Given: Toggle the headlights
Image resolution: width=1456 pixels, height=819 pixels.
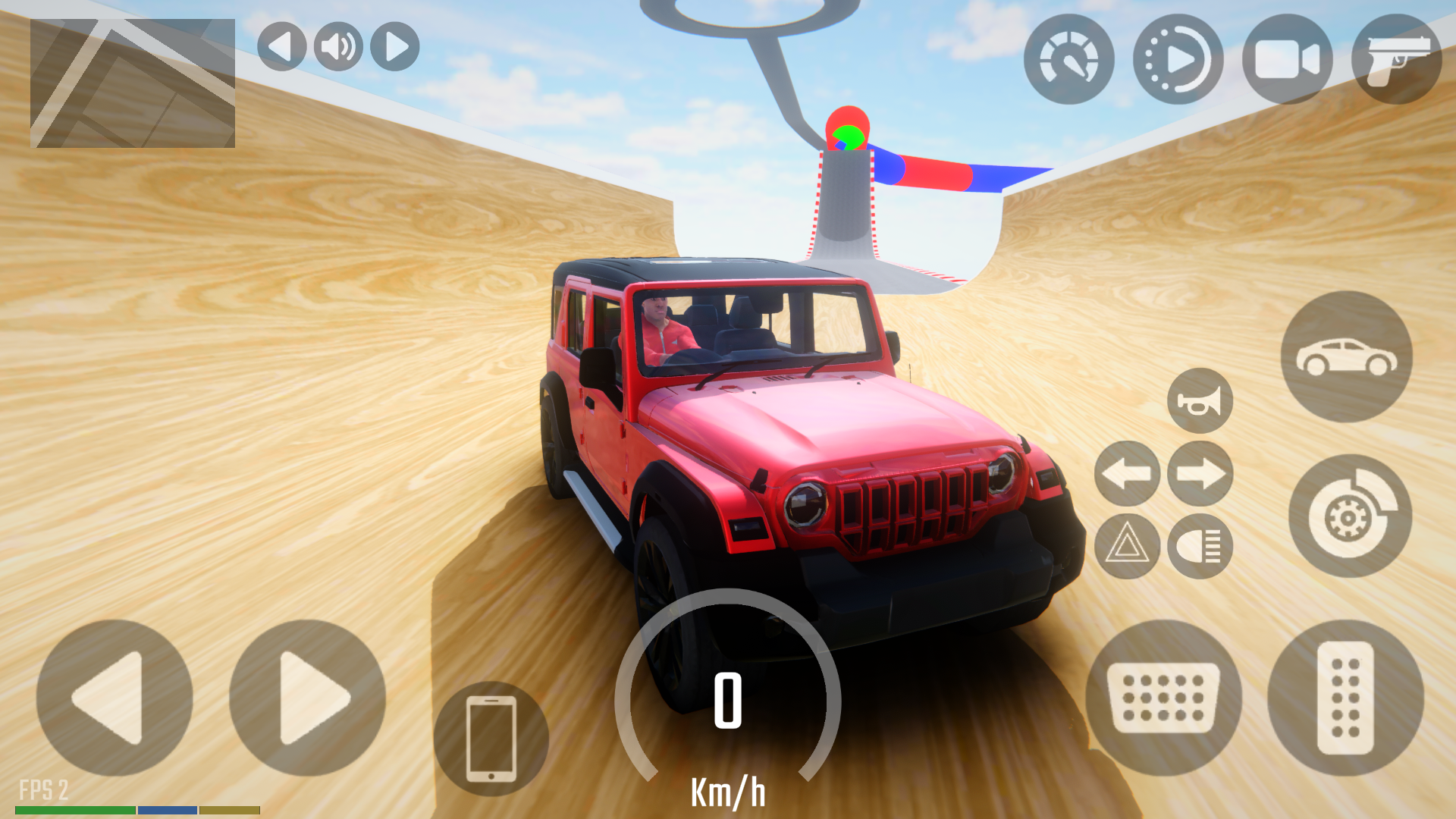Looking at the screenshot, I should 1200,546.
